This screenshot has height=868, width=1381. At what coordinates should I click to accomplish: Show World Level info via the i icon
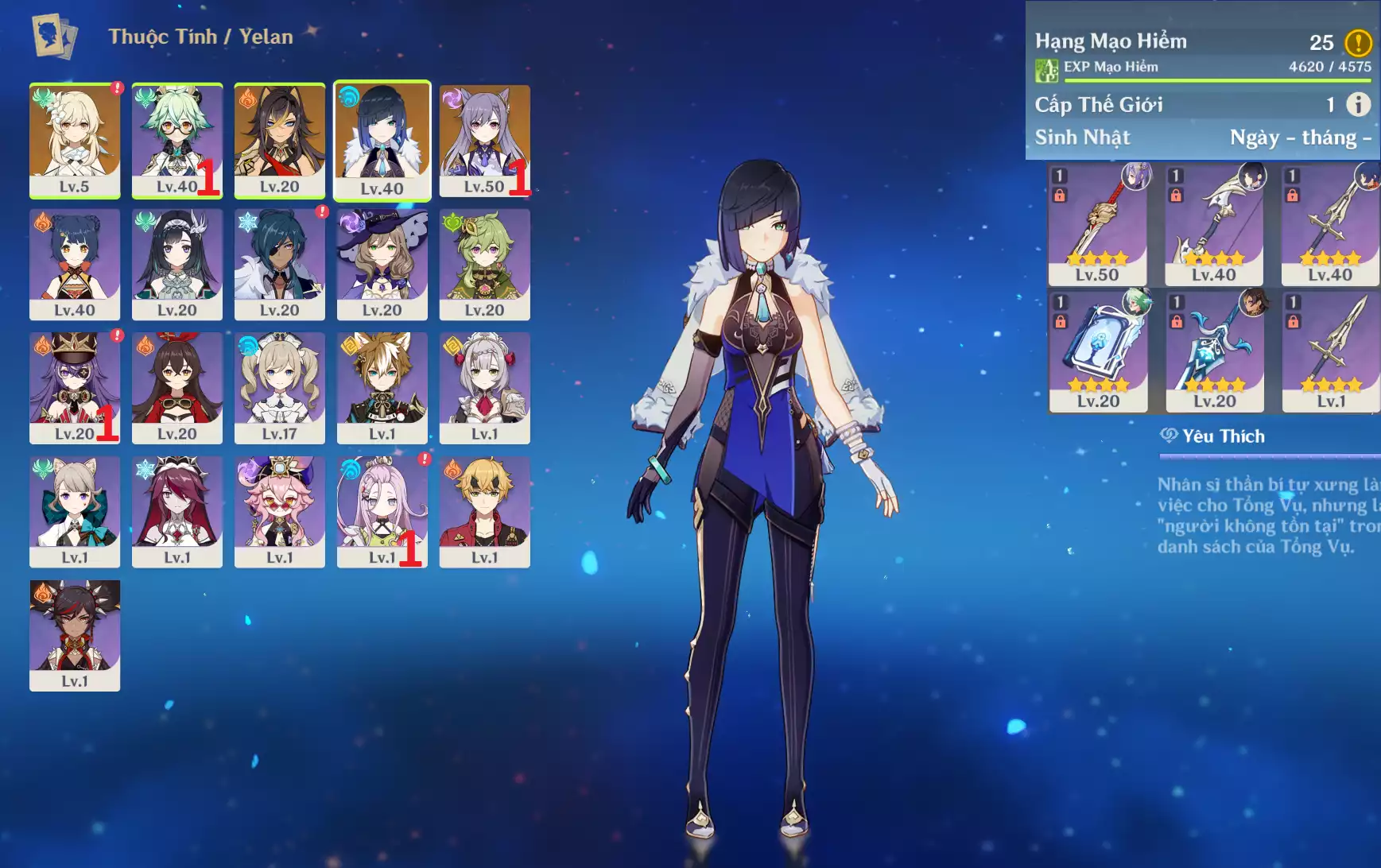coord(1358,104)
